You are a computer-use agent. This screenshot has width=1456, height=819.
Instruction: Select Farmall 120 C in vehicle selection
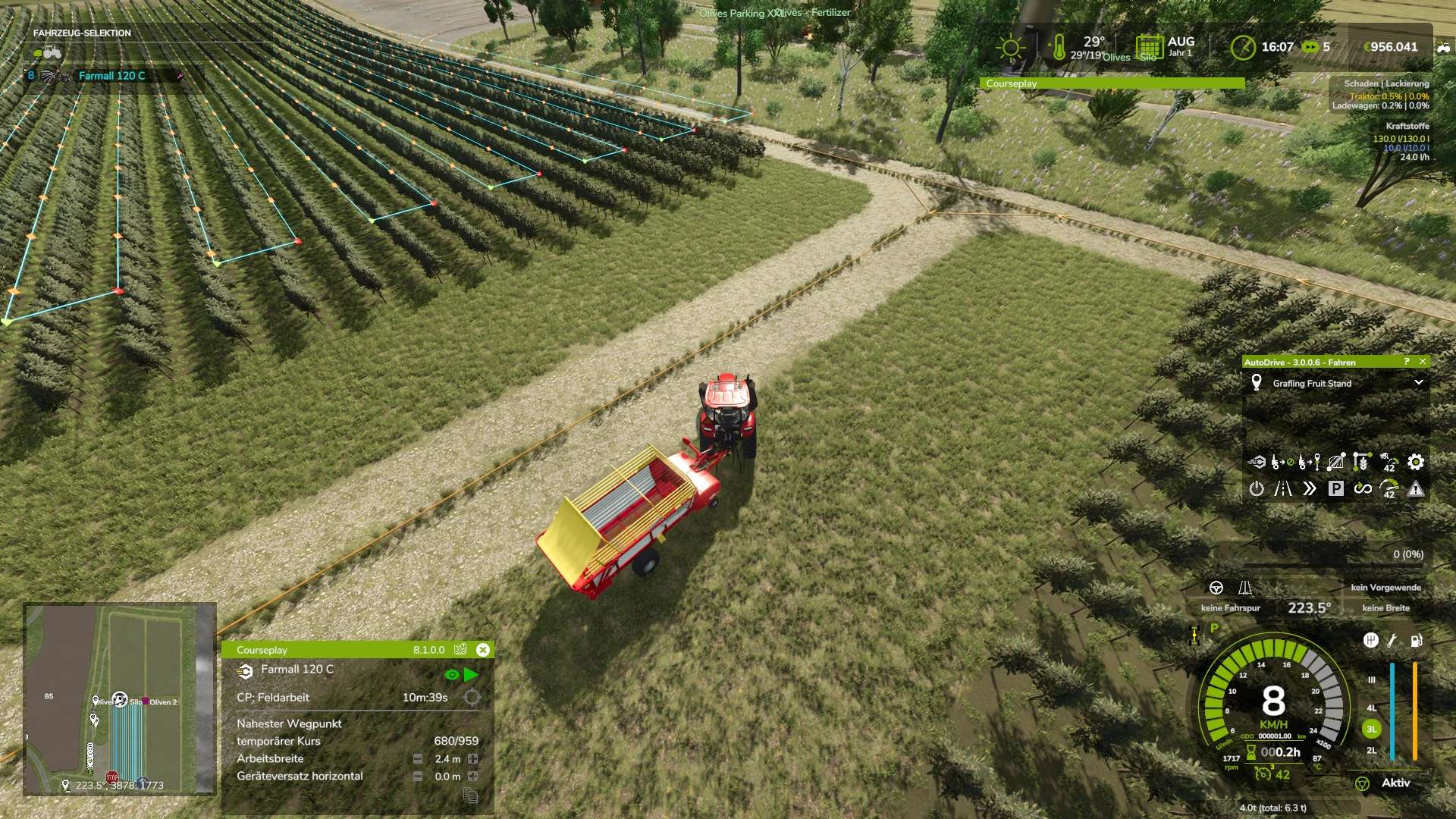(111, 76)
